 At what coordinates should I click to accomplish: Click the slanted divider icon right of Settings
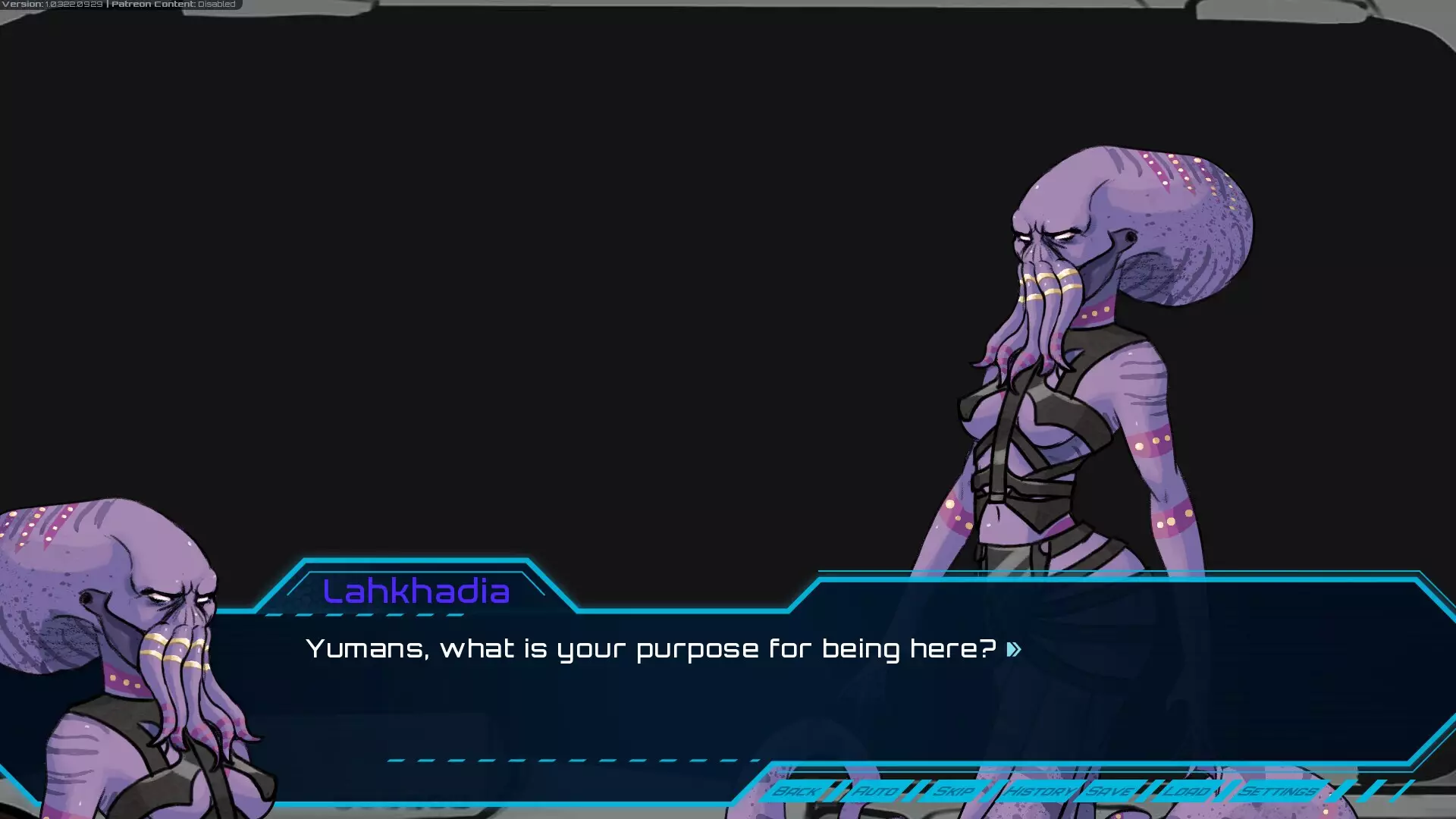point(1337,791)
